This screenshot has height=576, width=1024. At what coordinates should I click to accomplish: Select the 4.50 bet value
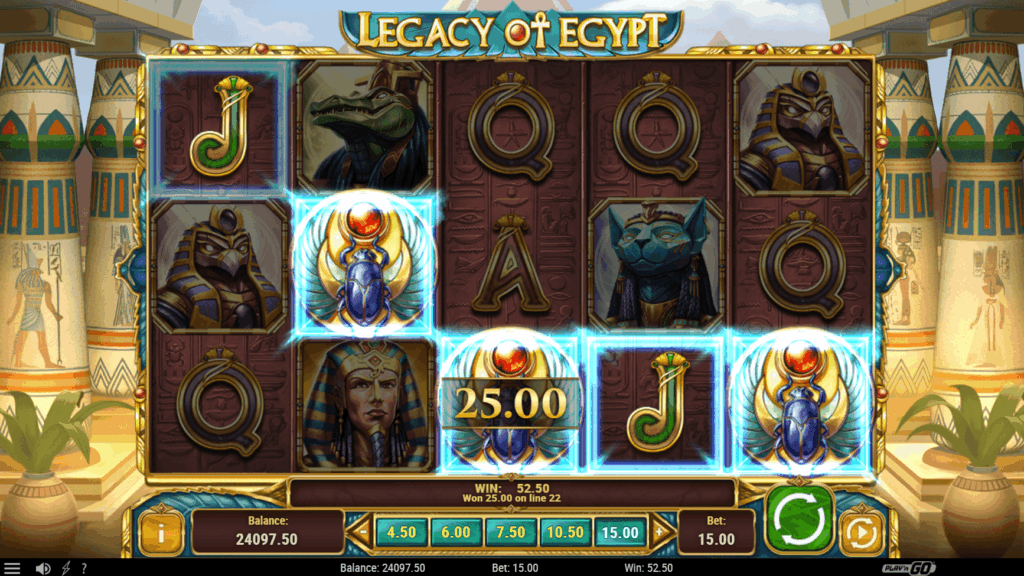(x=400, y=533)
